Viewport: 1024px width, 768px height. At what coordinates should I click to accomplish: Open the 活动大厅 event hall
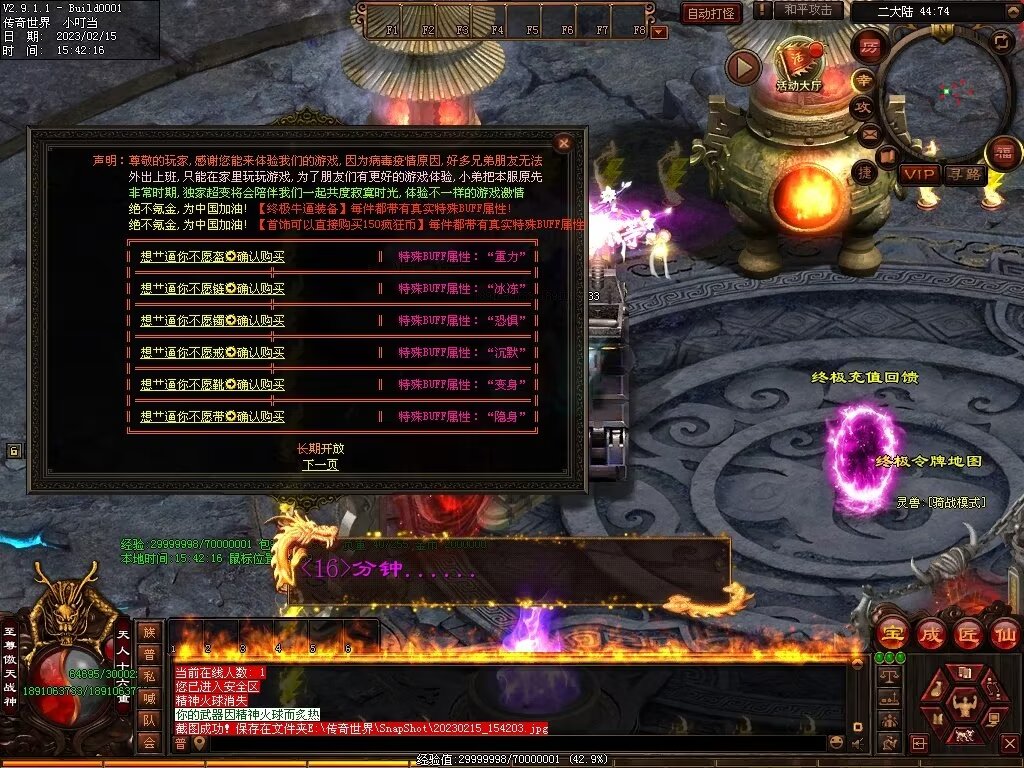[x=798, y=66]
